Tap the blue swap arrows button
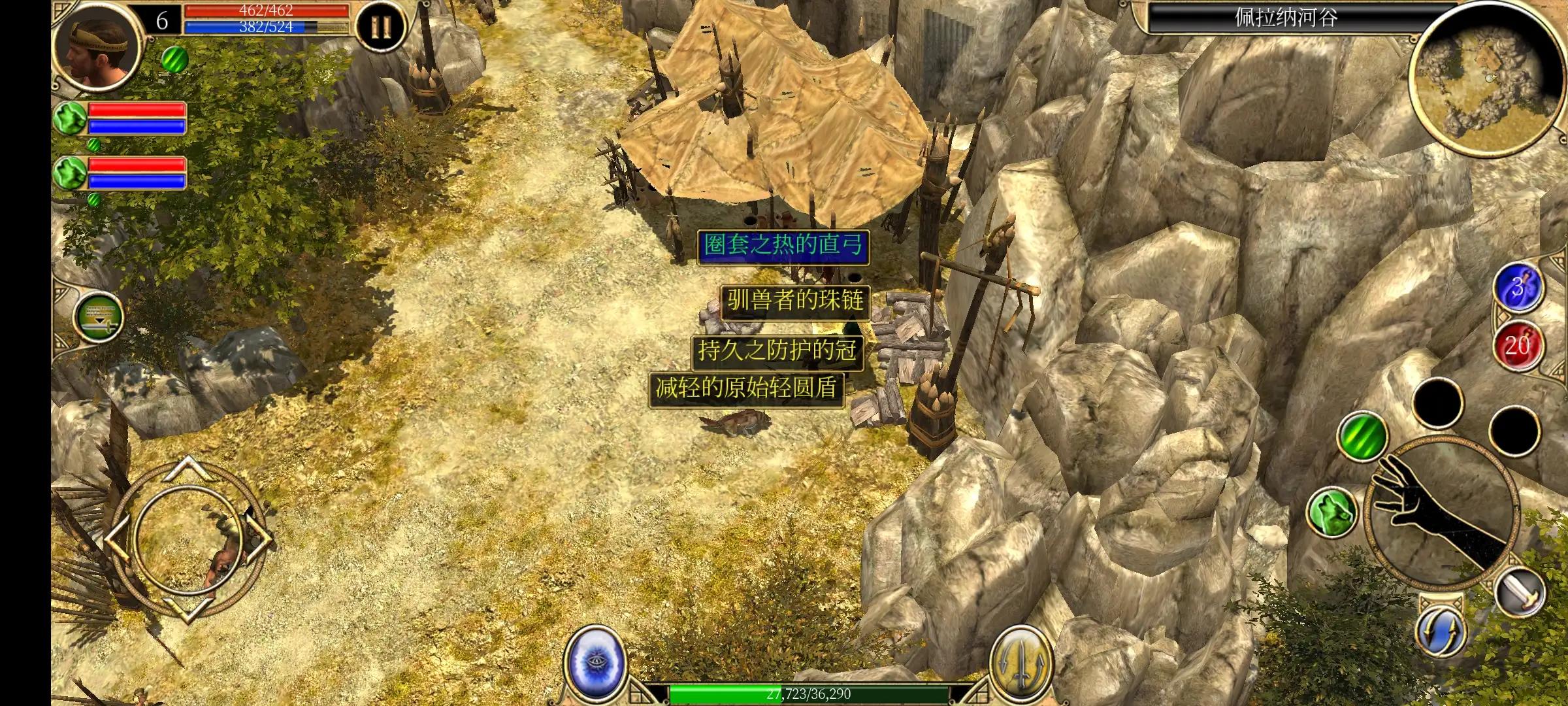Viewport: 1568px width, 706px height. [x=1442, y=631]
